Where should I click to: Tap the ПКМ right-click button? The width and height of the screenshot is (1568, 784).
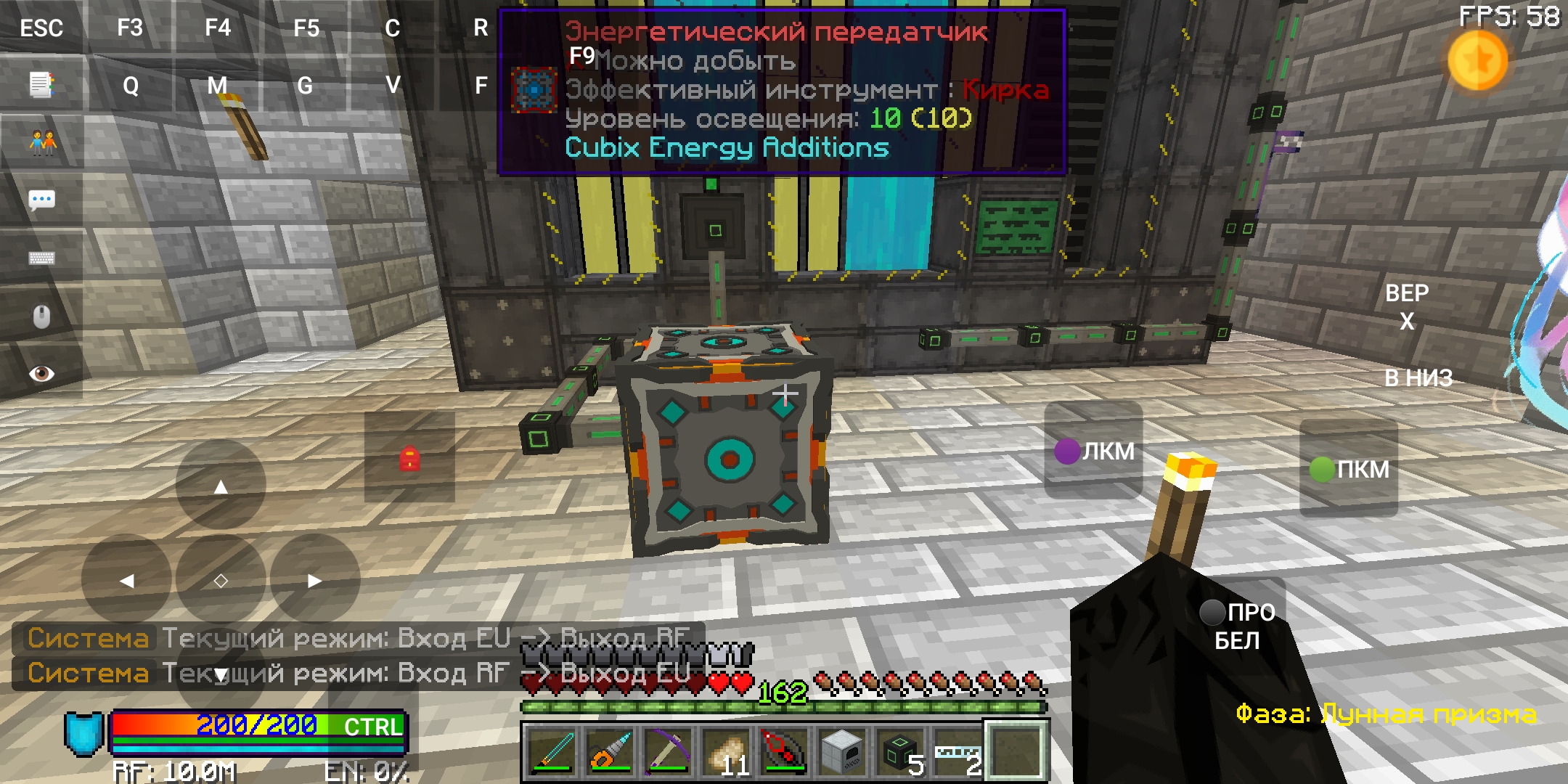(x=1349, y=469)
